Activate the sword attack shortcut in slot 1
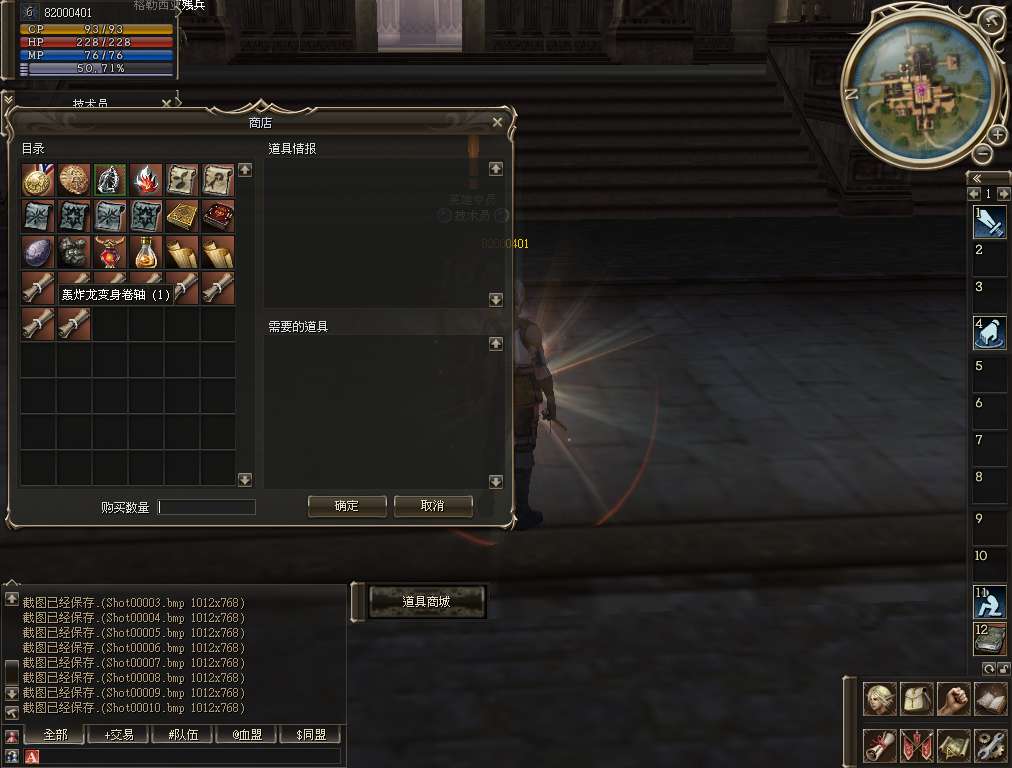Screen dimensions: 1012x768 click(990, 222)
